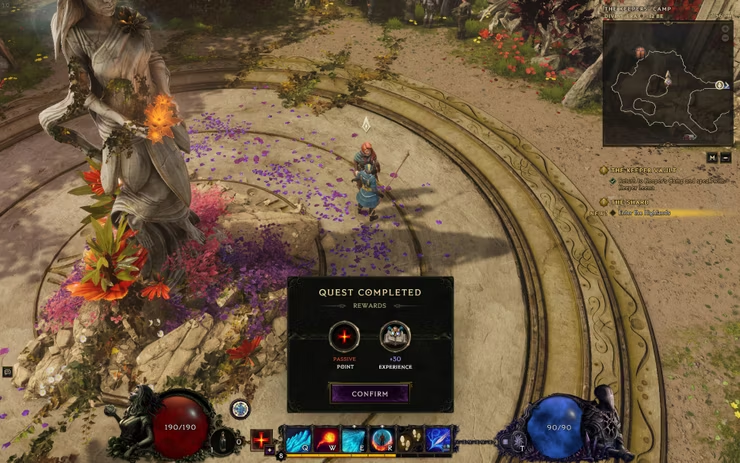740x463 pixels.
Task: Collapse the minimap with the minus button
Action: [726, 157]
